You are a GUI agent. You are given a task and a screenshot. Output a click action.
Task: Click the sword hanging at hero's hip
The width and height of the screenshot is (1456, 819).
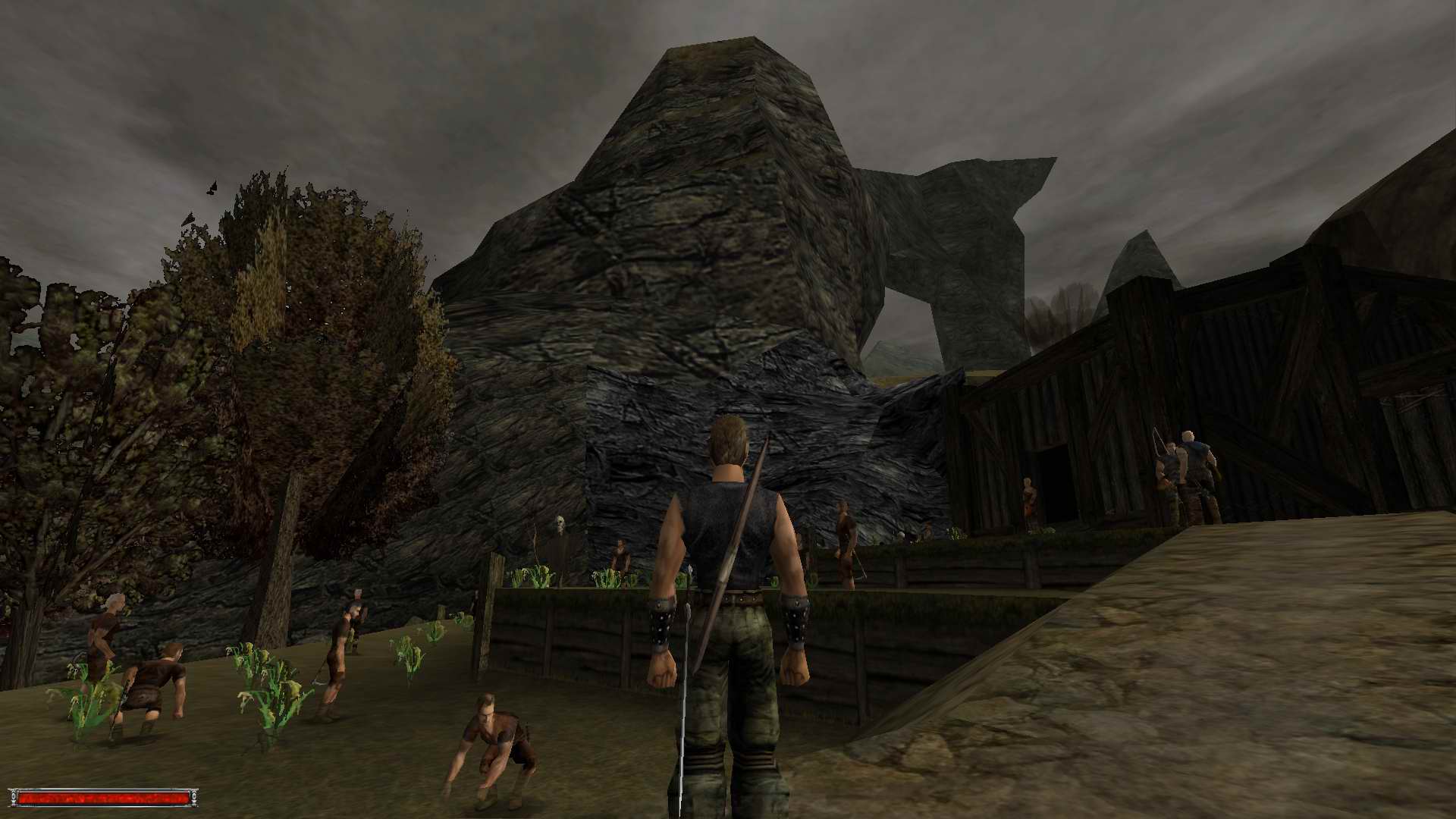tap(686, 720)
